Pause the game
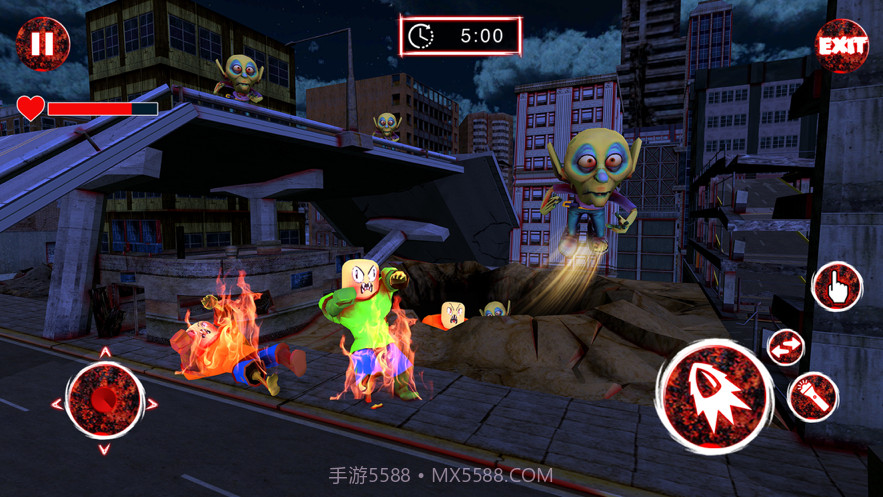The image size is (883, 497). pyautogui.click(x=42, y=45)
